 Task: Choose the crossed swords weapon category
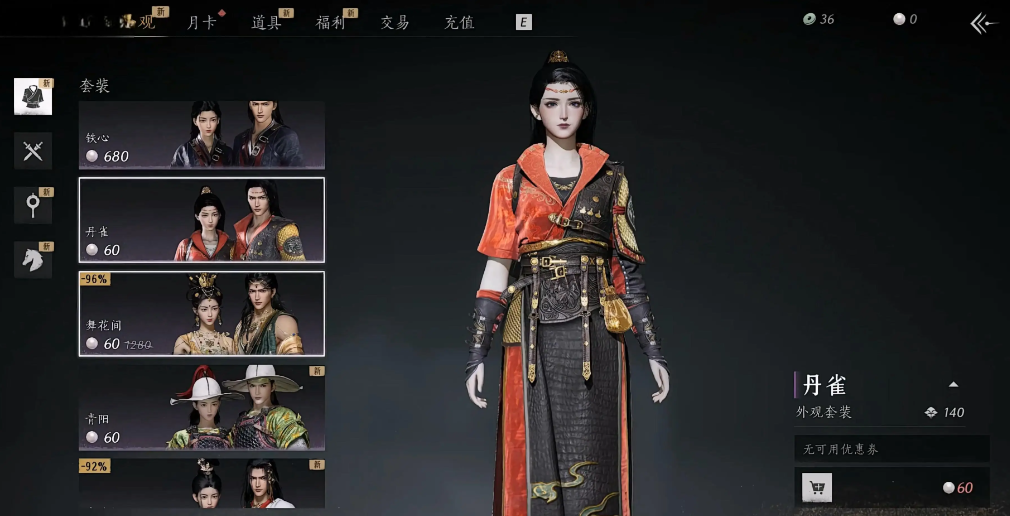coord(33,151)
